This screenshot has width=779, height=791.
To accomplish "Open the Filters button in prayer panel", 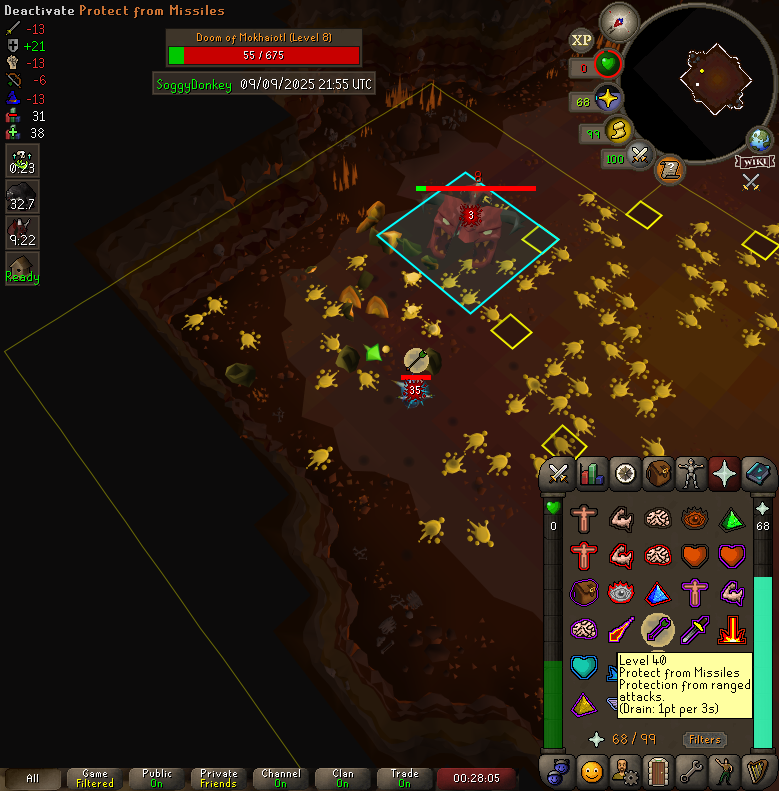I will pyautogui.click(x=704, y=739).
